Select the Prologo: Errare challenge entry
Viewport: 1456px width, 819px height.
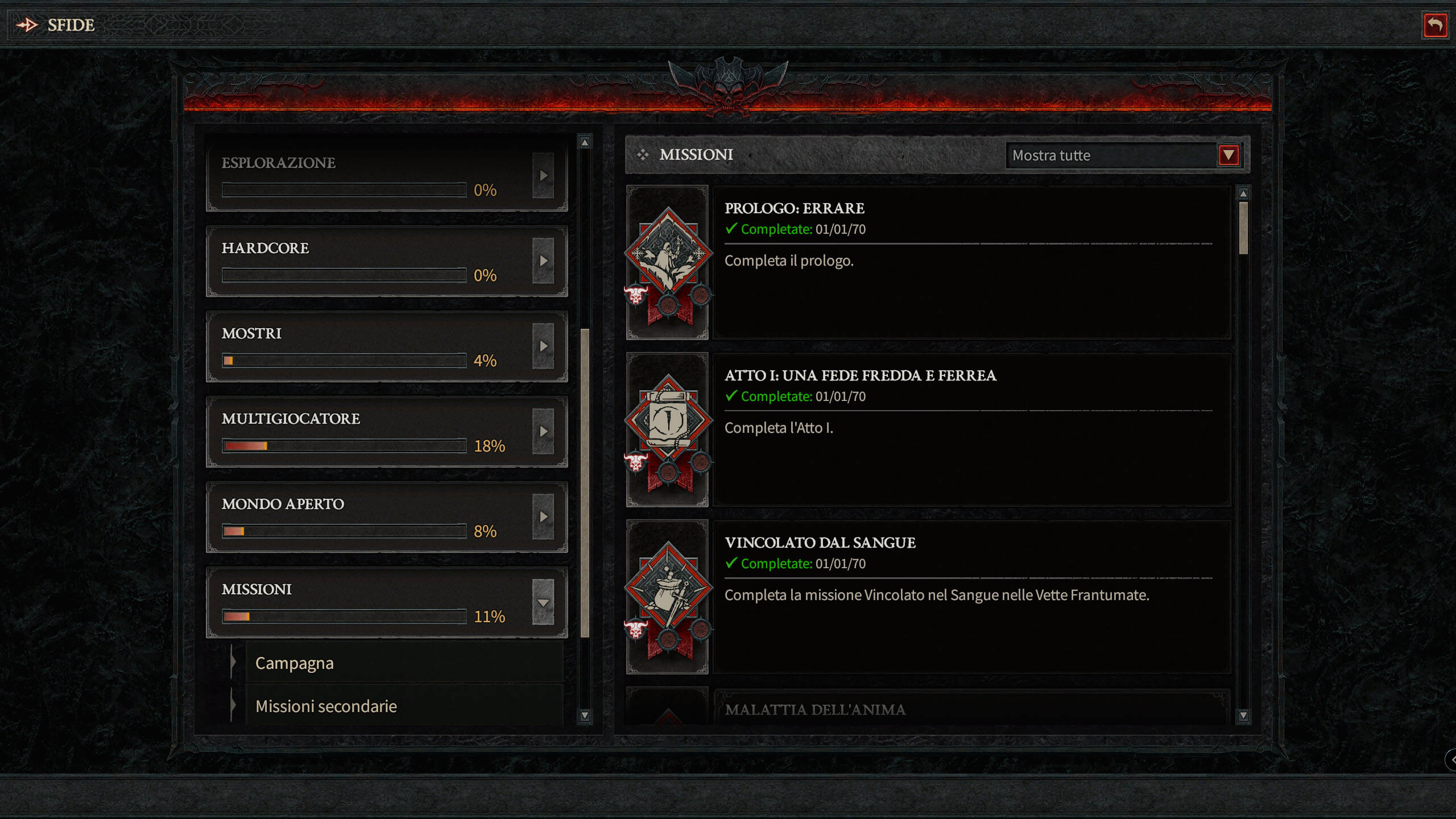point(971,263)
